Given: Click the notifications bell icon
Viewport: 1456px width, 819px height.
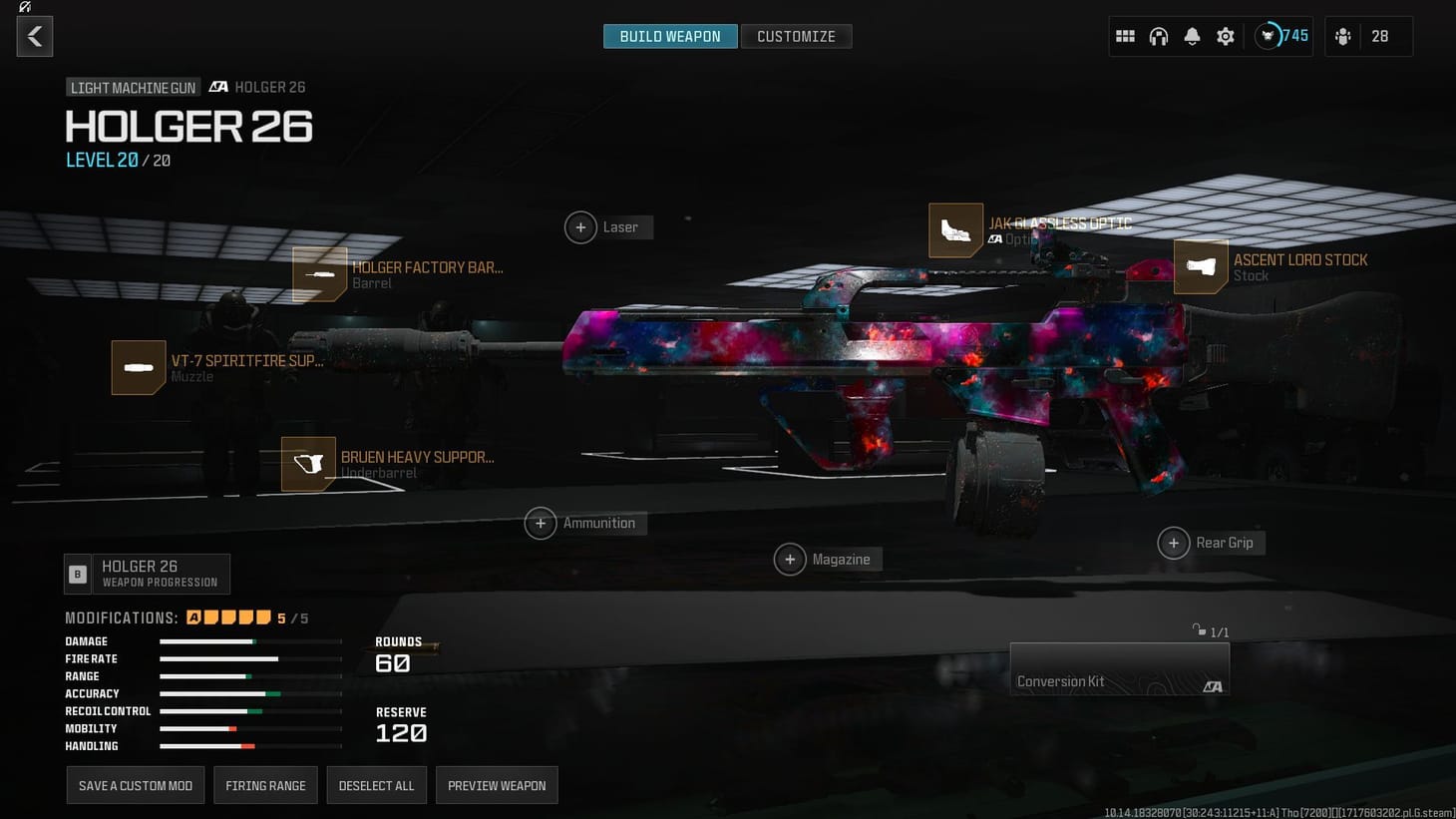Looking at the screenshot, I should click(1192, 35).
